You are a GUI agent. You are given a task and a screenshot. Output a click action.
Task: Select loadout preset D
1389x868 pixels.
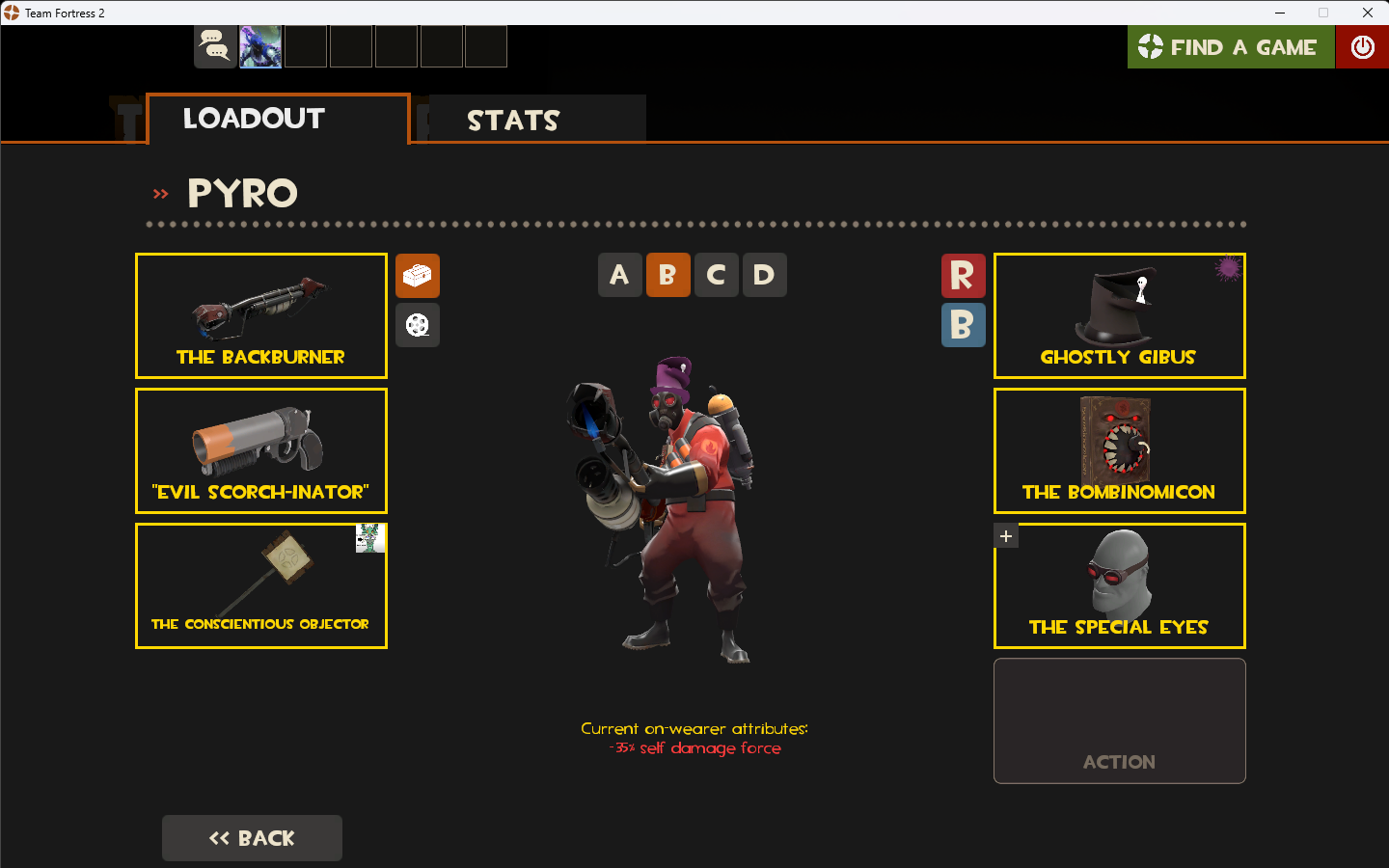[x=764, y=275]
